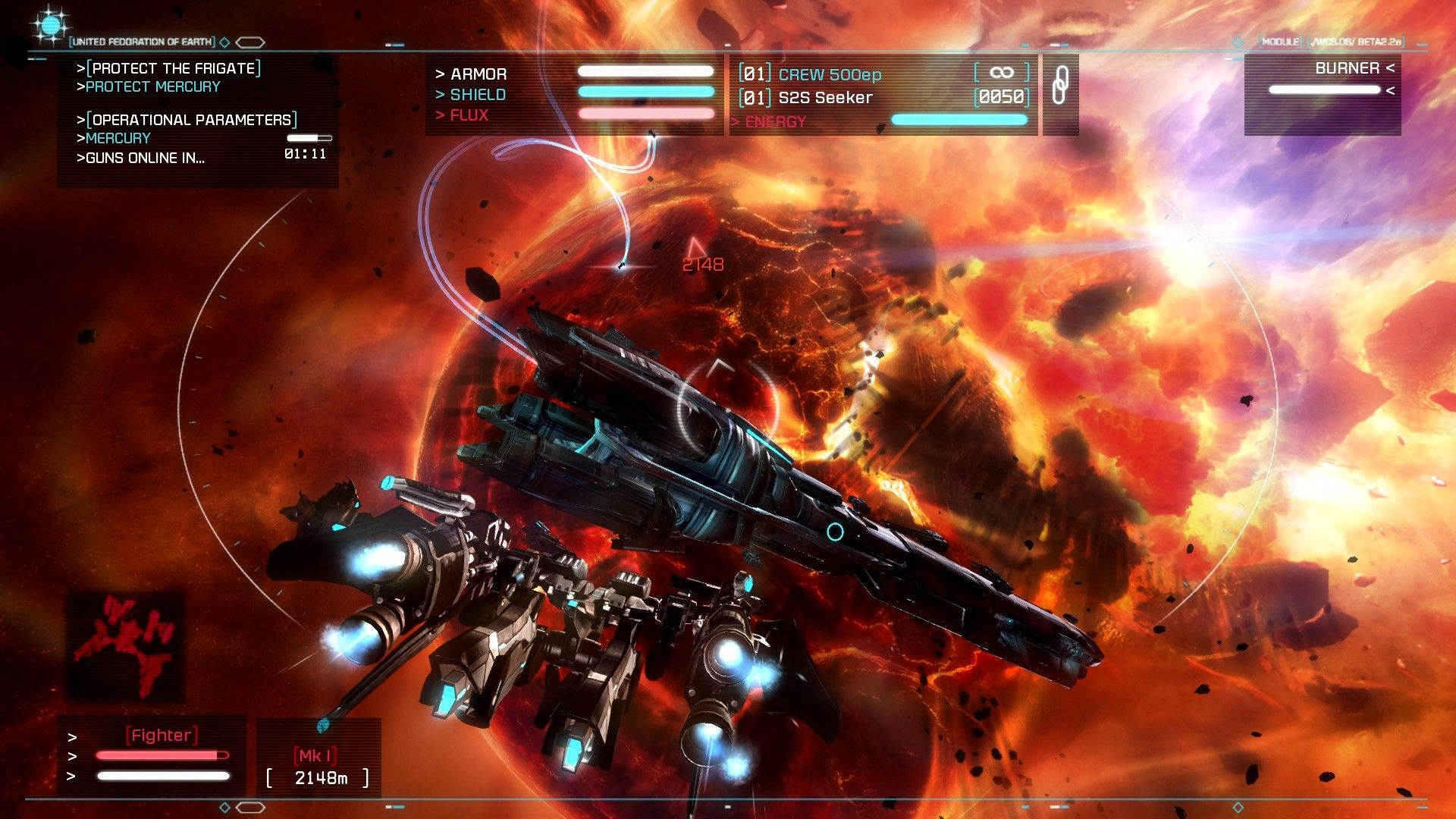Choose the S2S Seeker missile slot
The width and height of the screenshot is (1456, 819).
pyautogui.click(x=825, y=98)
